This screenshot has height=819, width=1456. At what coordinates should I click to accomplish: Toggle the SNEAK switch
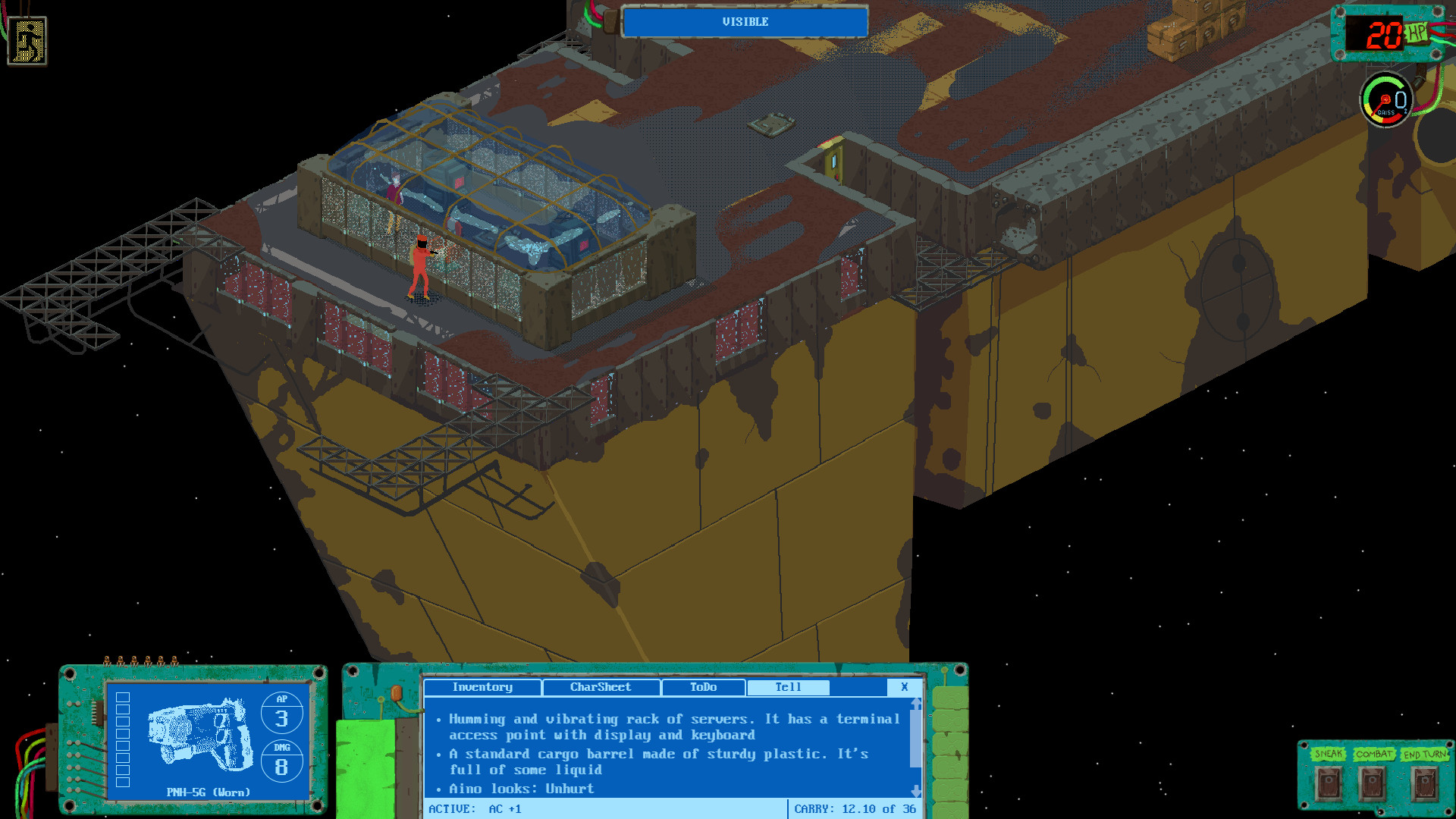tap(1328, 781)
